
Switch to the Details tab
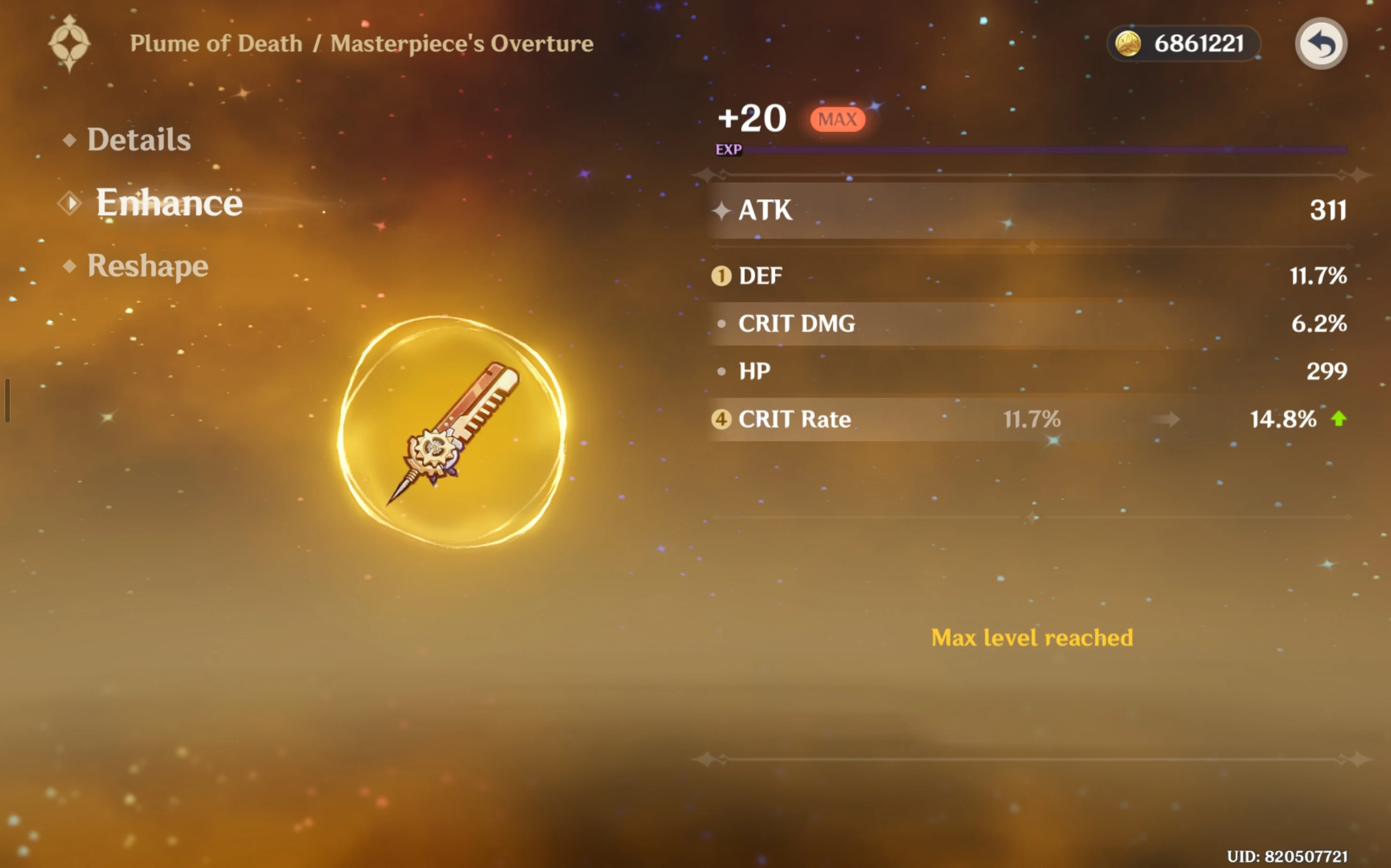[139, 139]
